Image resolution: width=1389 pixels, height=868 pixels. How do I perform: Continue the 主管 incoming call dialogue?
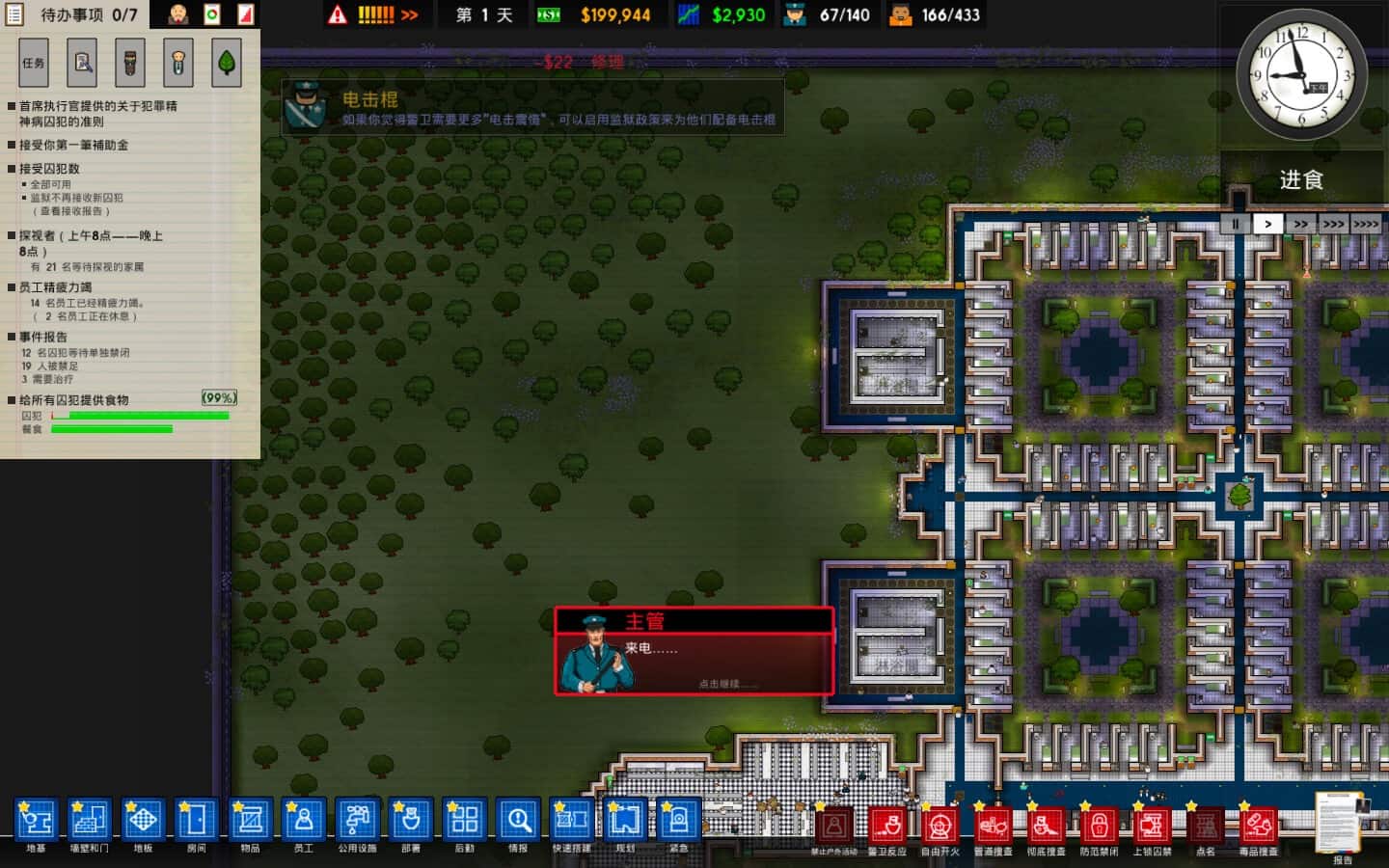[x=694, y=651]
